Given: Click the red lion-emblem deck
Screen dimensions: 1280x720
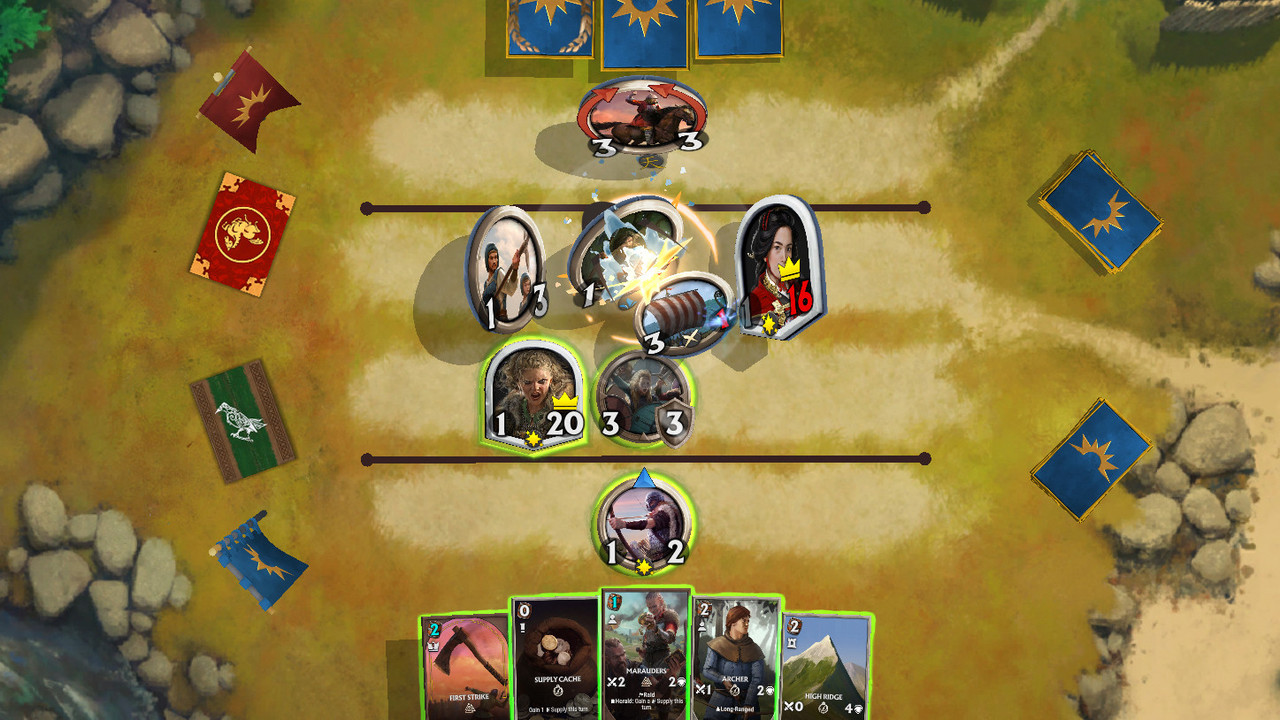Looking at the screenshot, I should [243, 234].
